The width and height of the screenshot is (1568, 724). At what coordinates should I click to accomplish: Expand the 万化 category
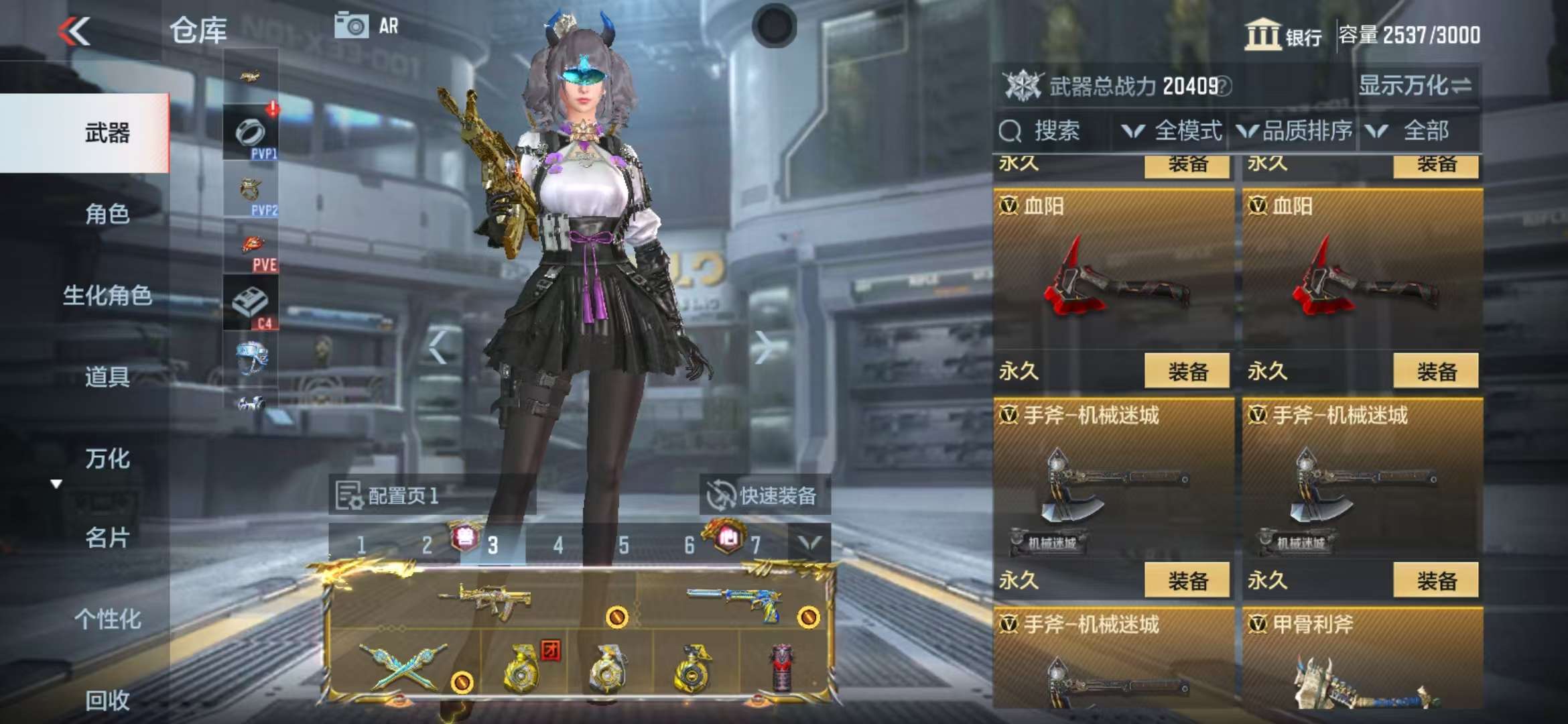tap(107, 459)
